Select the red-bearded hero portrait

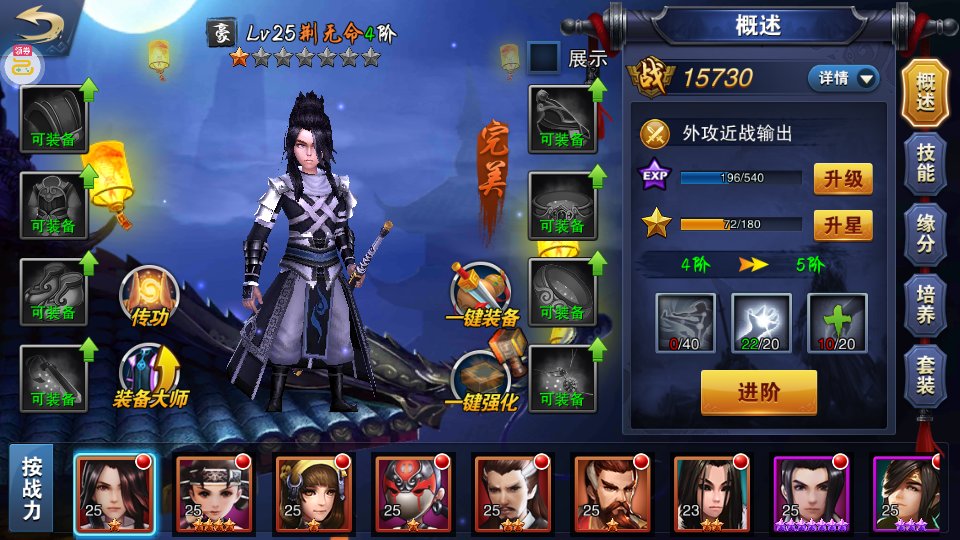click(x=611, y=492)
